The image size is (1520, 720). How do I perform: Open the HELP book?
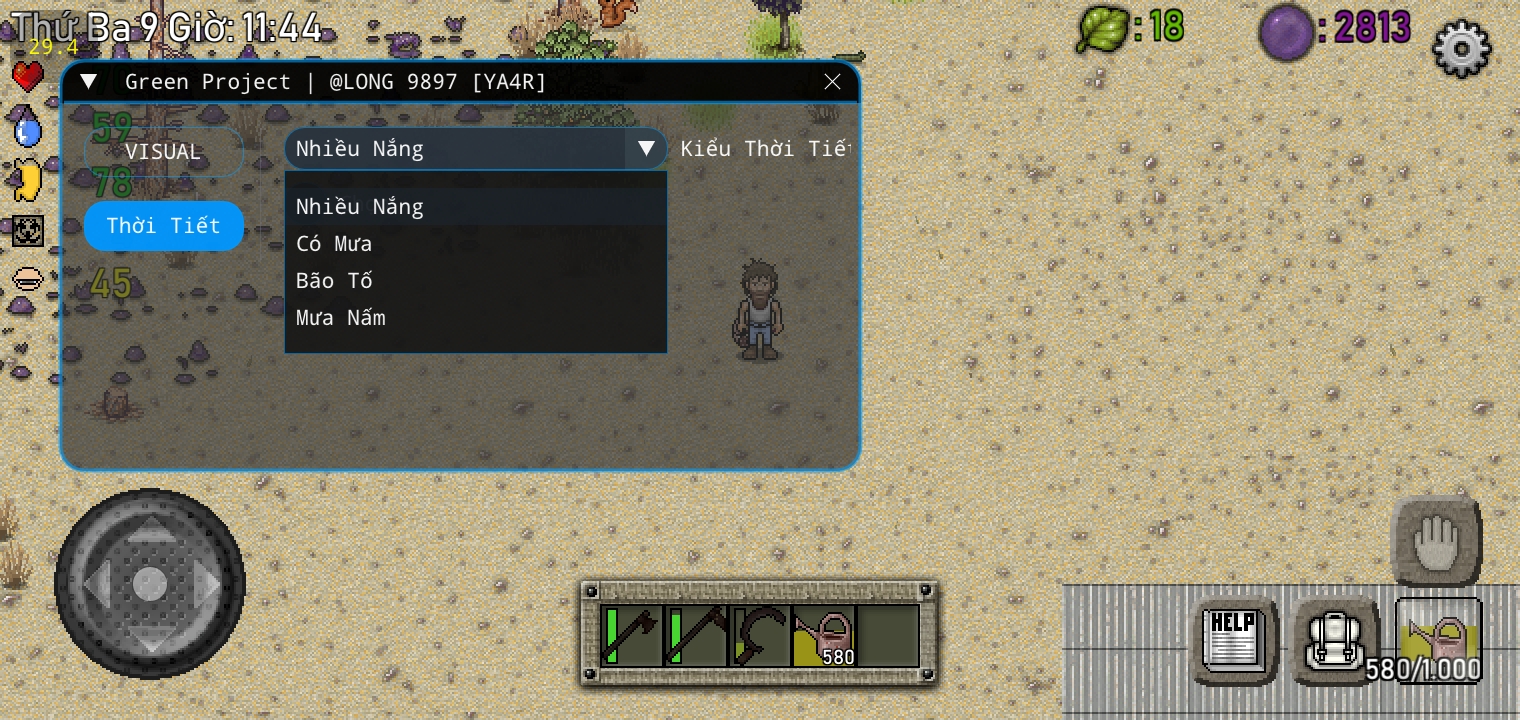point(1233,640)
